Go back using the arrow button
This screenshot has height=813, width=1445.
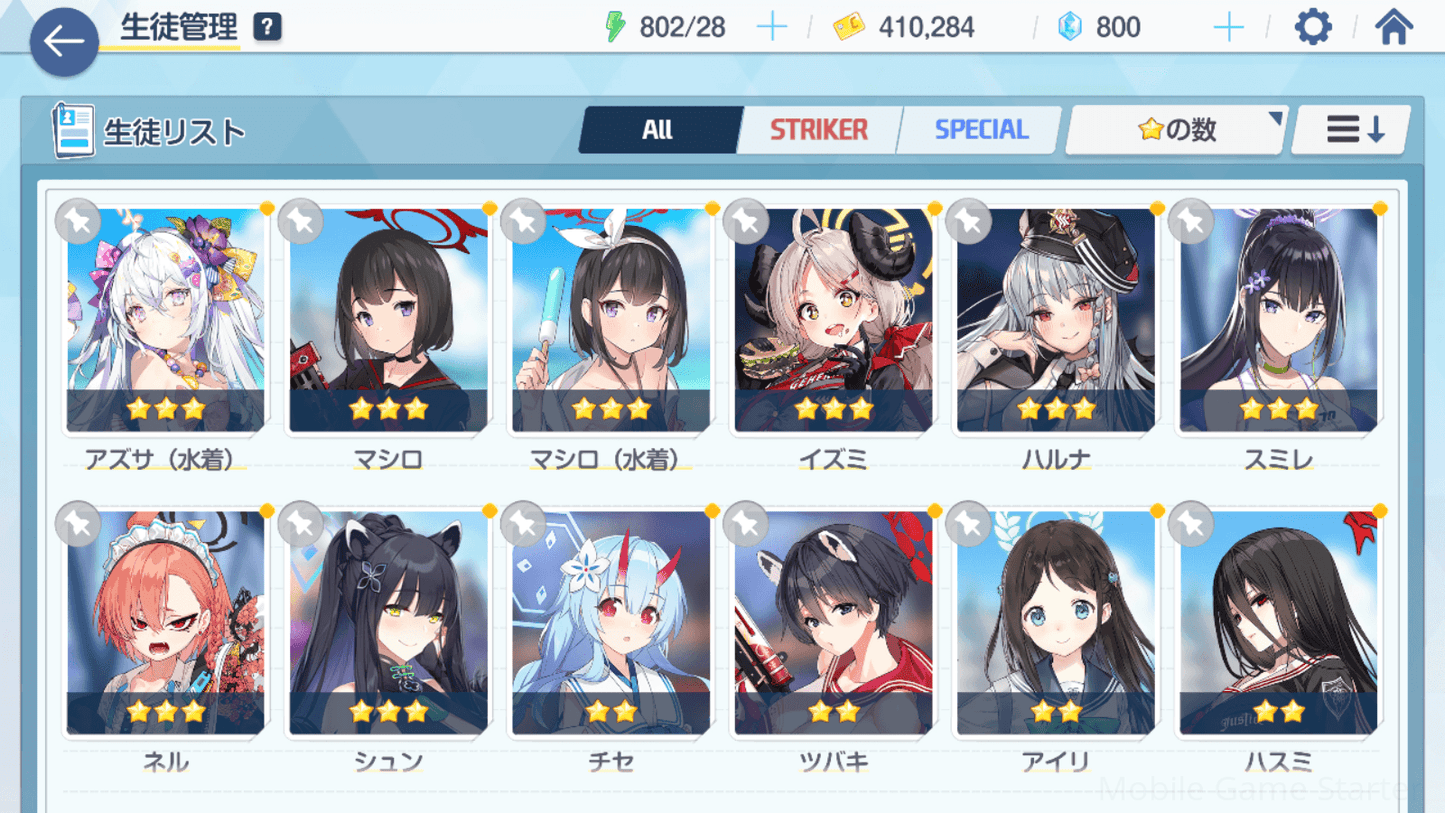tap(64, 42)
